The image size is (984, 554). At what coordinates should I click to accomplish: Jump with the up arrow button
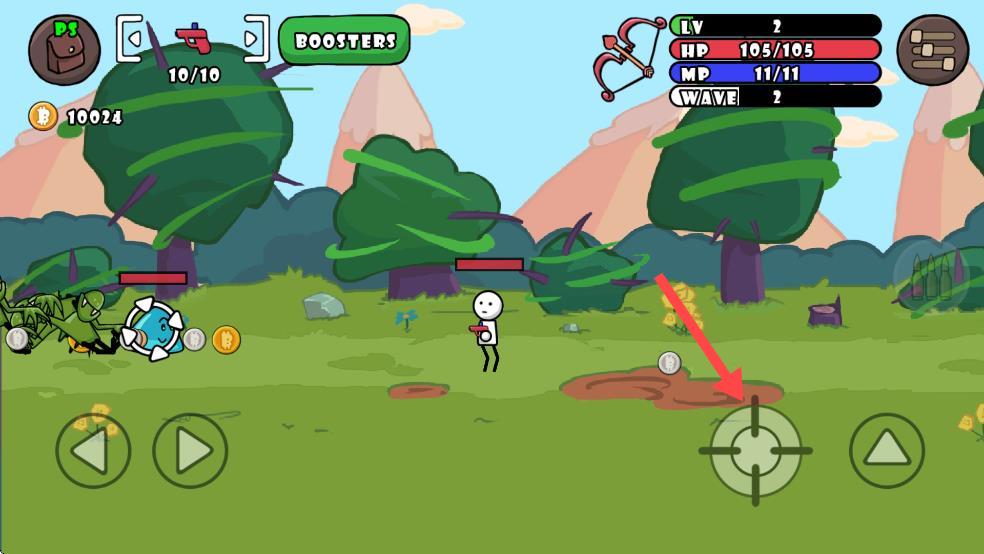886,450
